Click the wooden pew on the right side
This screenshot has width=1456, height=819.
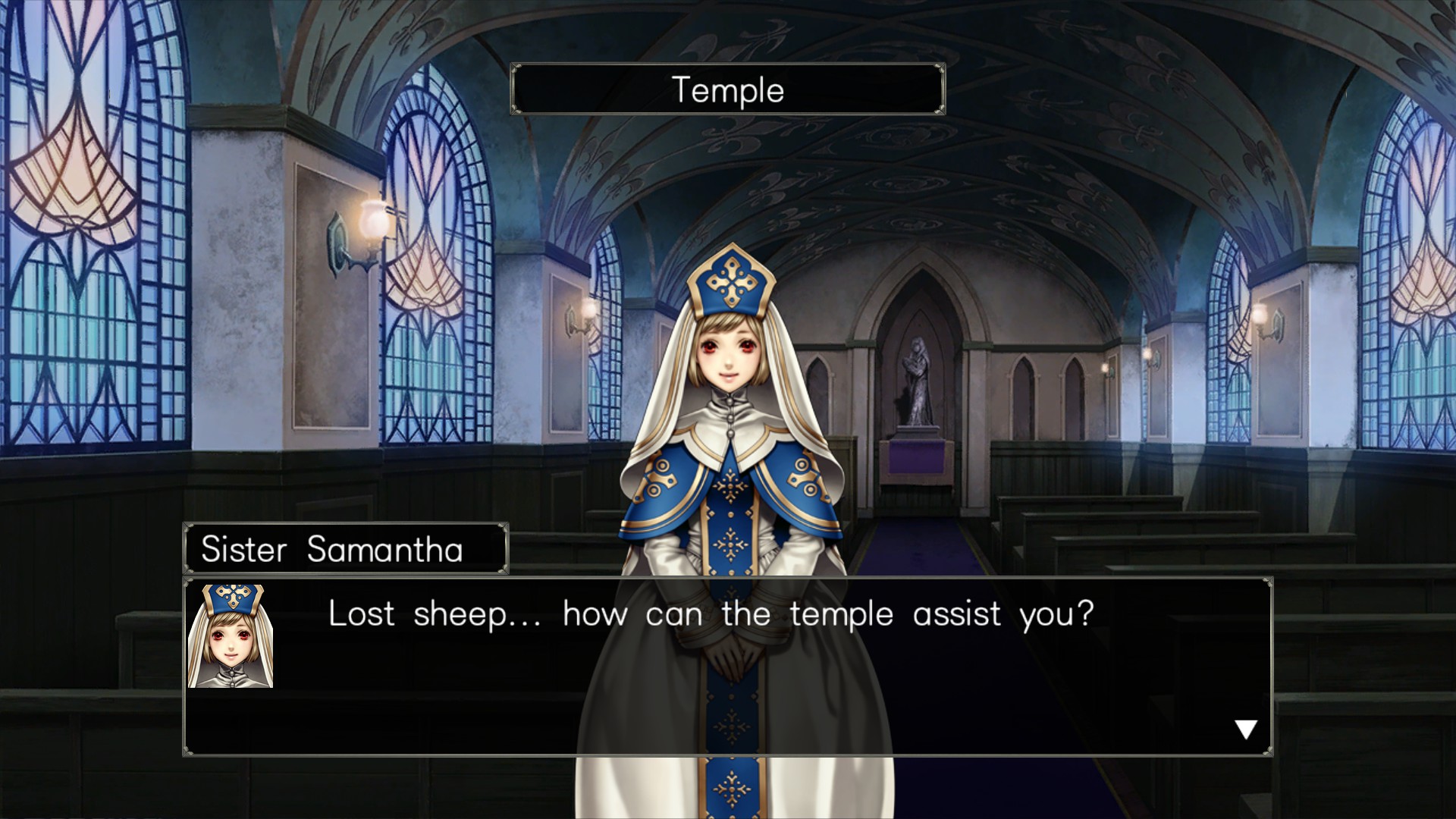pyautogui.click(x=1100, y=531)
